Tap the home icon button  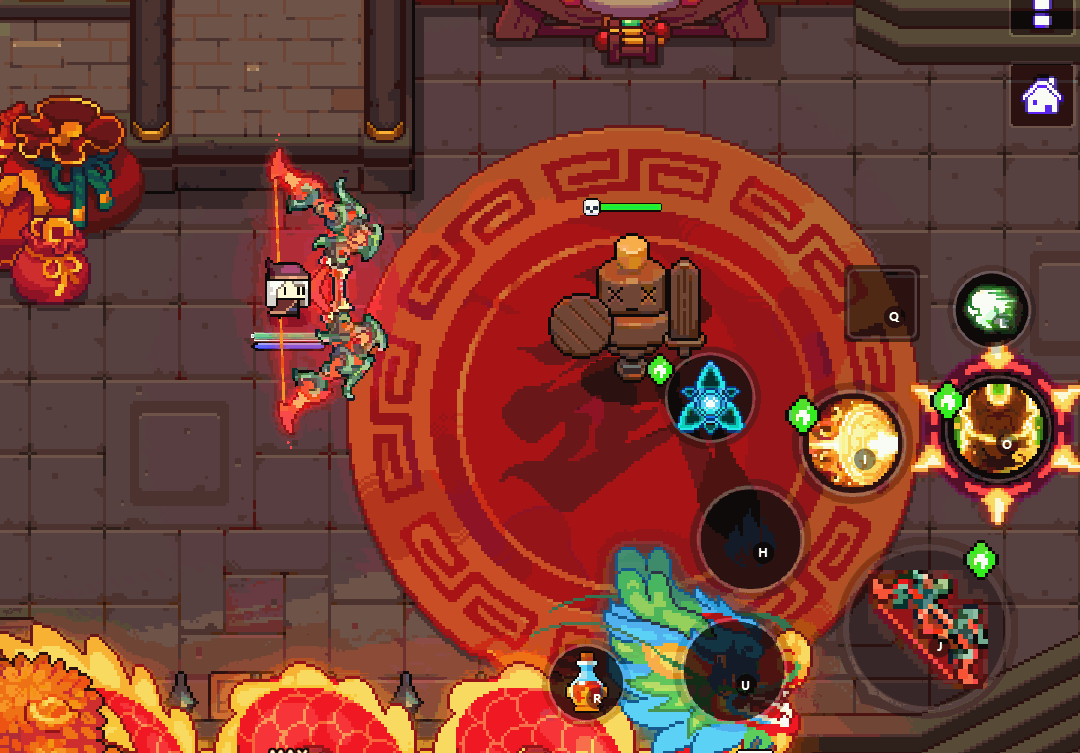click(1042, 96)
